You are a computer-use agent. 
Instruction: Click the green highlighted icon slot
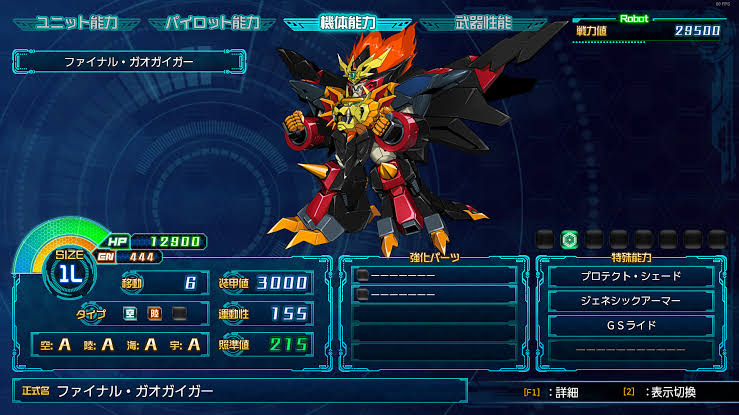click(x=569, y=239)
